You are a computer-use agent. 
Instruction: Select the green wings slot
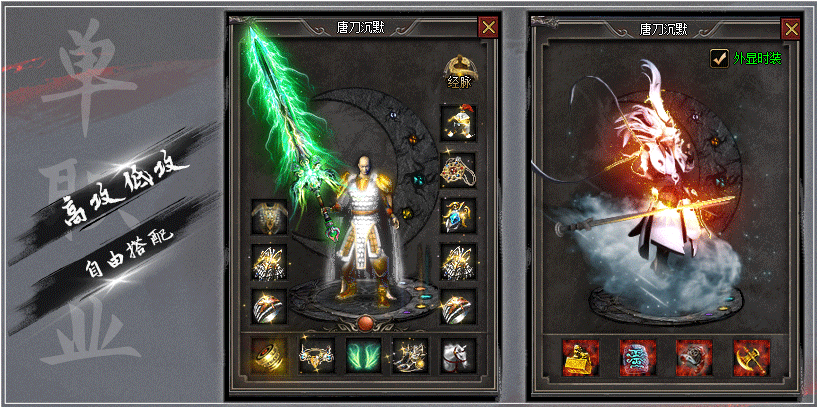coord(363,353)
